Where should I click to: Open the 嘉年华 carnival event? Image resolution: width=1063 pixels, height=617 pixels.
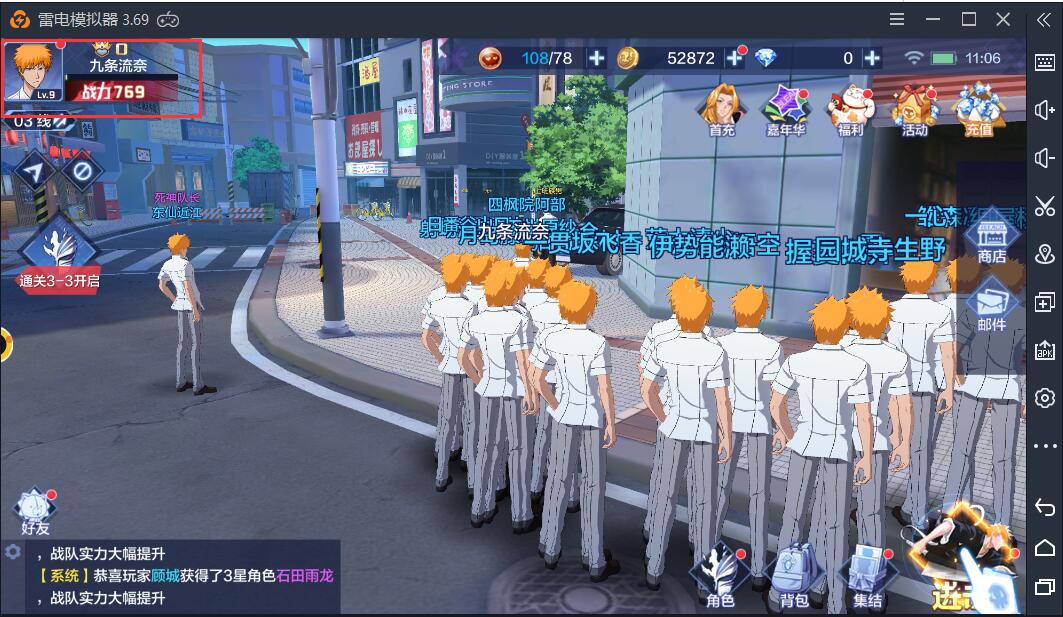tap(786, 109)
